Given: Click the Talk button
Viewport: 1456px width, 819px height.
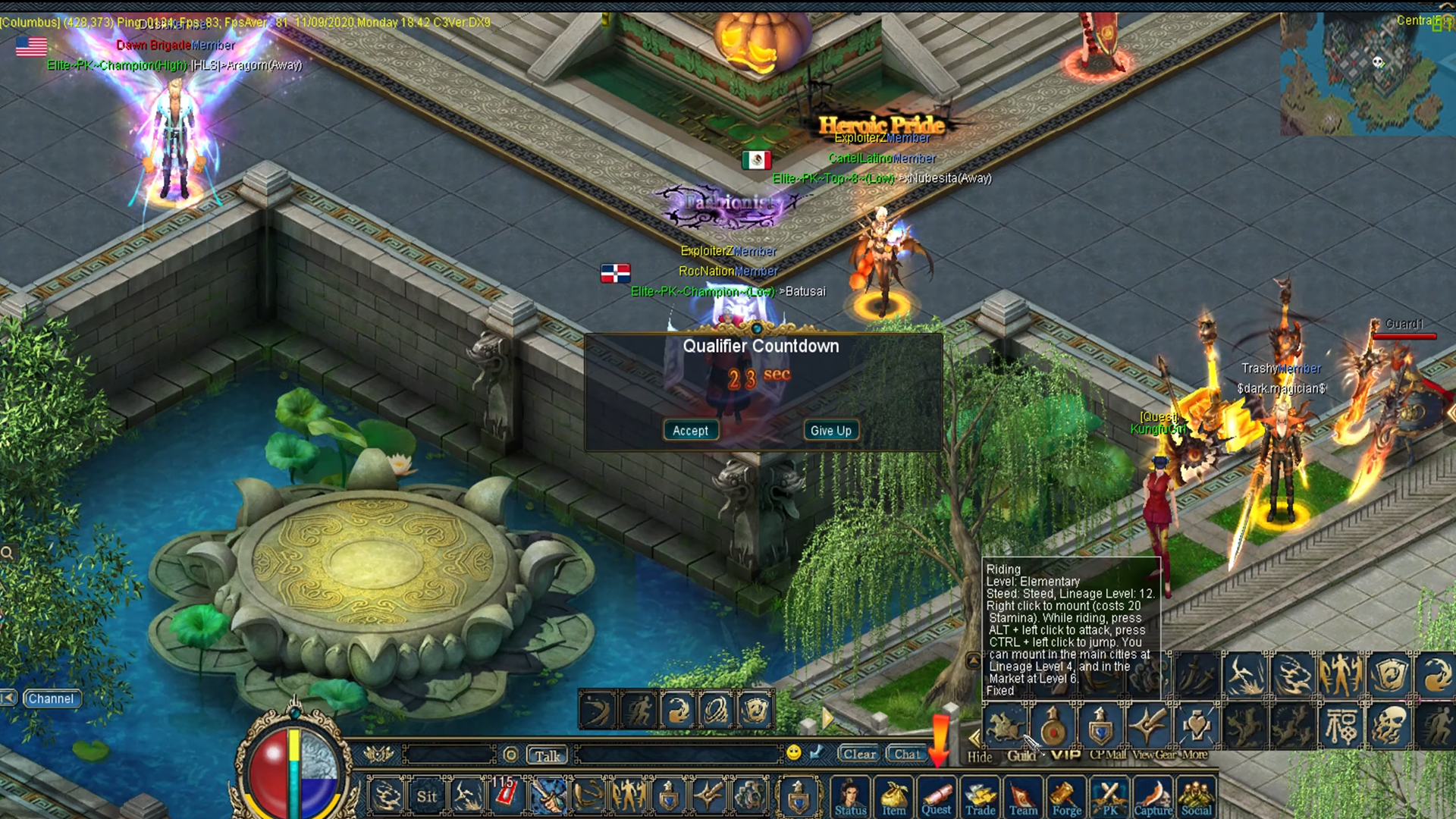Looking at the screenshot, I should (547, 755).
